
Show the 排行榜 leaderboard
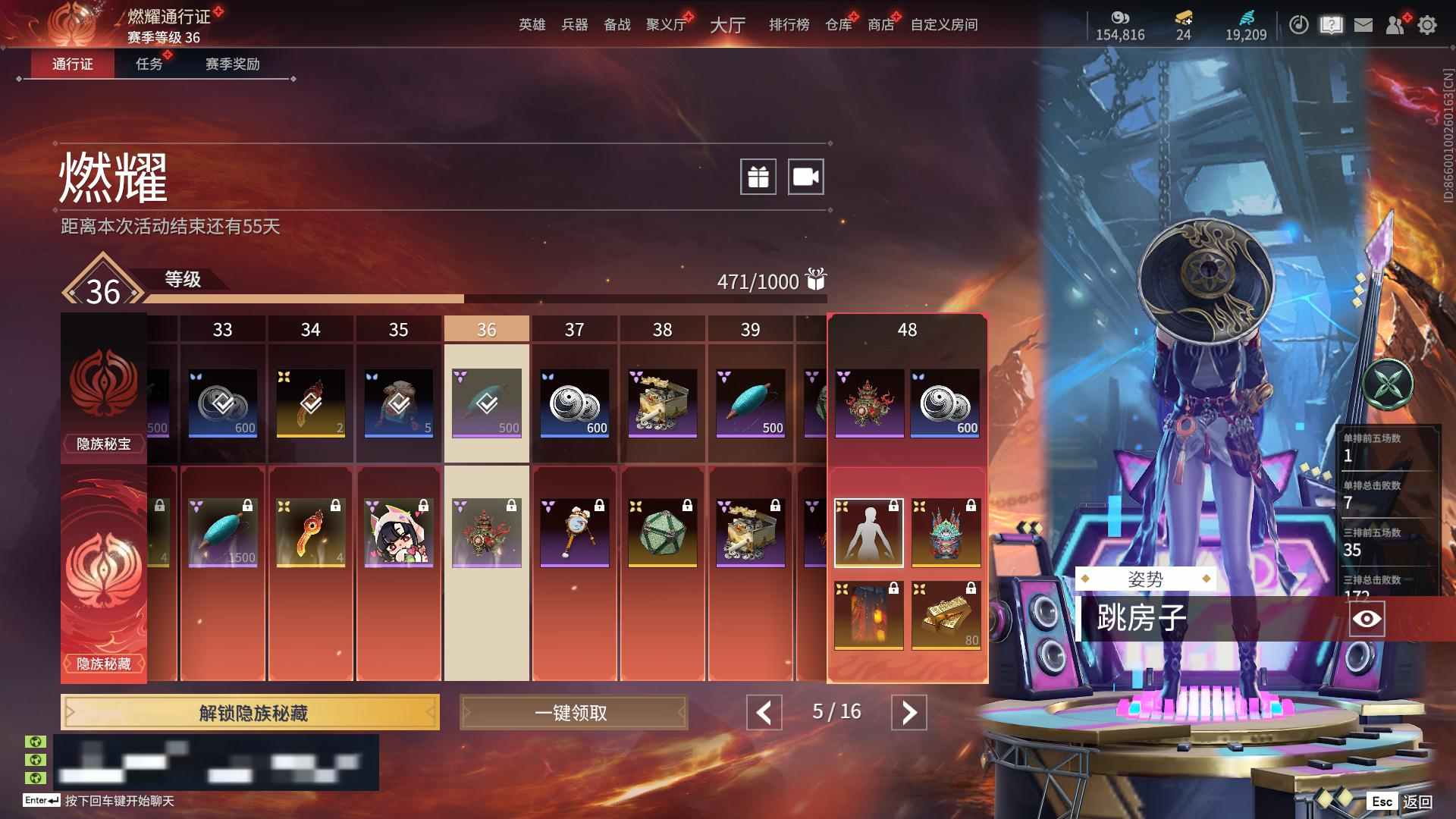[789, 25]
